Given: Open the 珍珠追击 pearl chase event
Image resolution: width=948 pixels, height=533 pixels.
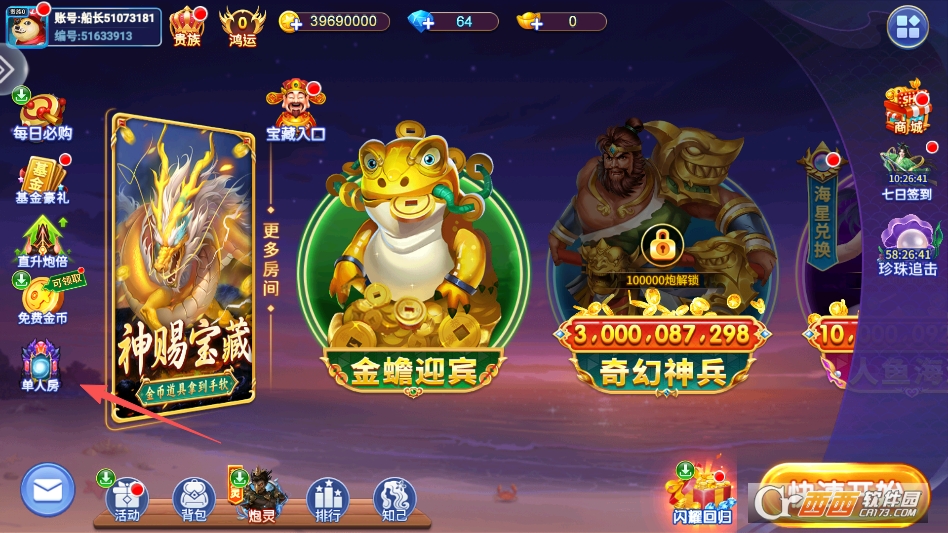Looking at the screenshot, I should 908,246.
